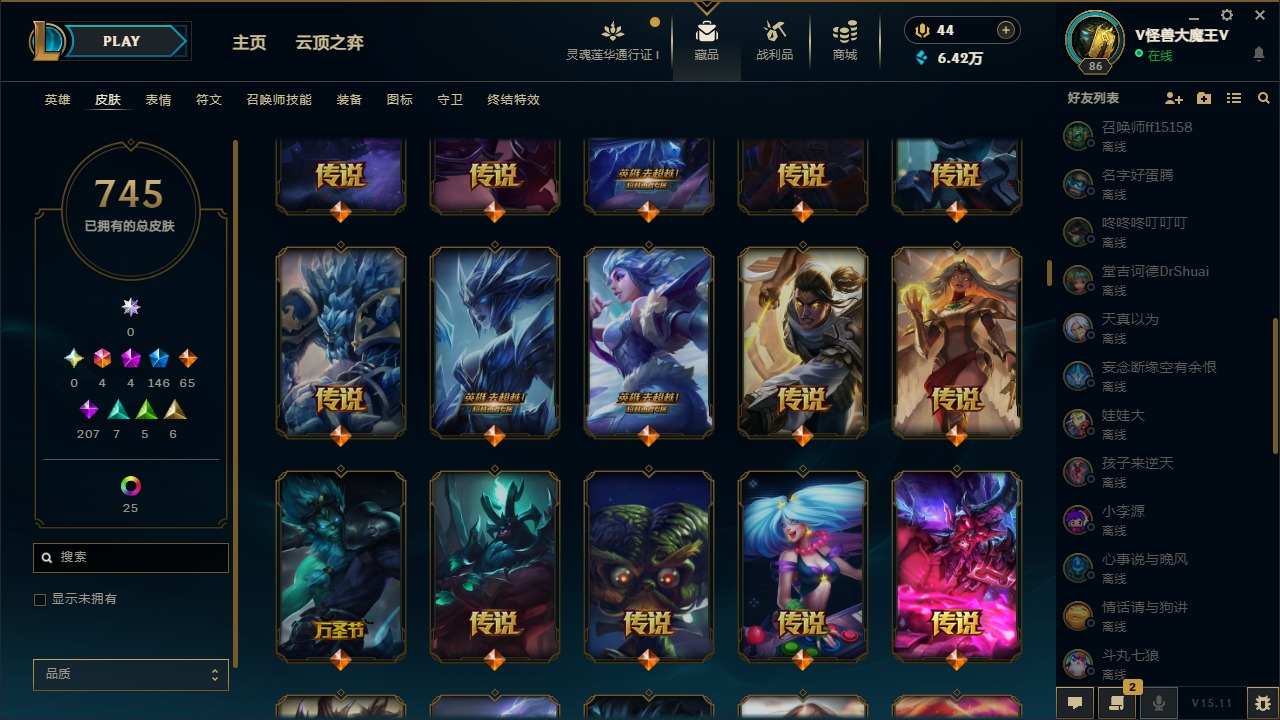The width and height of the screenshot is (1280, 720).
Task: Click the add friend icon
Action: tap(1173, 98)
